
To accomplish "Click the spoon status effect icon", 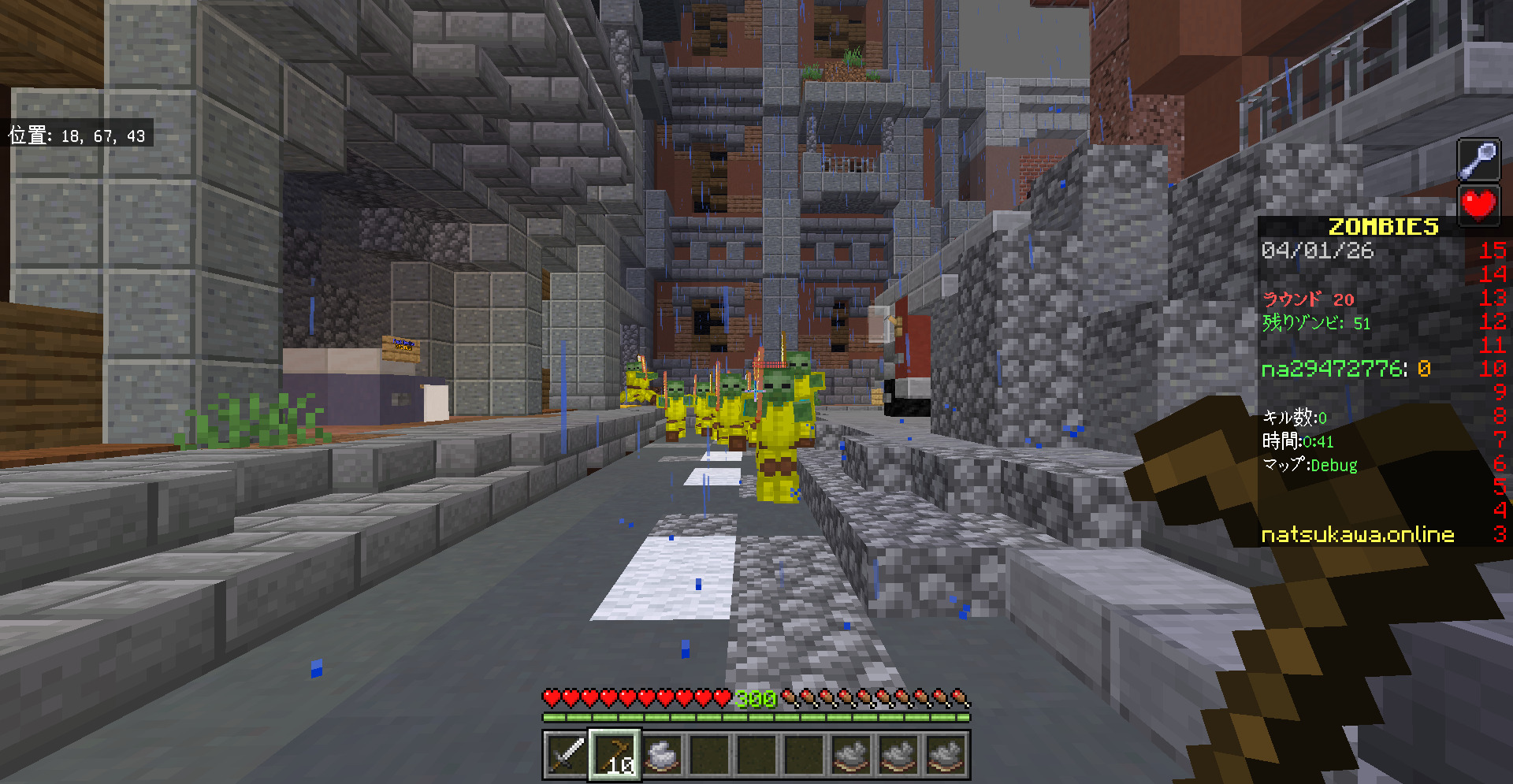I will (1478, 161).
